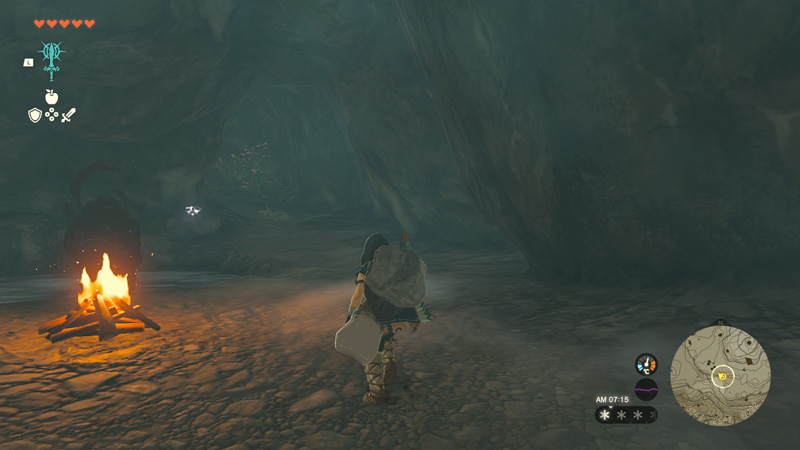Open the shield quick-select icon
800x450 pixels.
click(x=35, y=116)
